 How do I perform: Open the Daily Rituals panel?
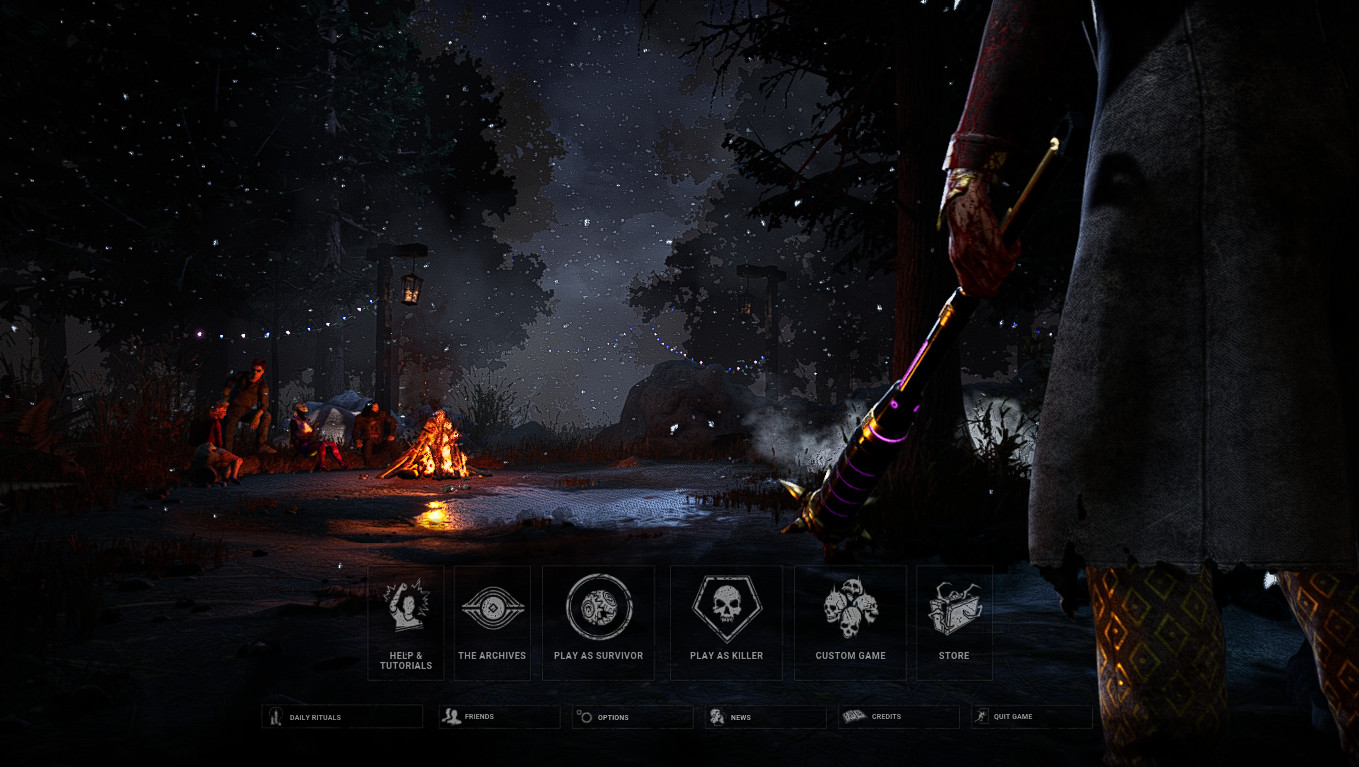tap(342, 716)
